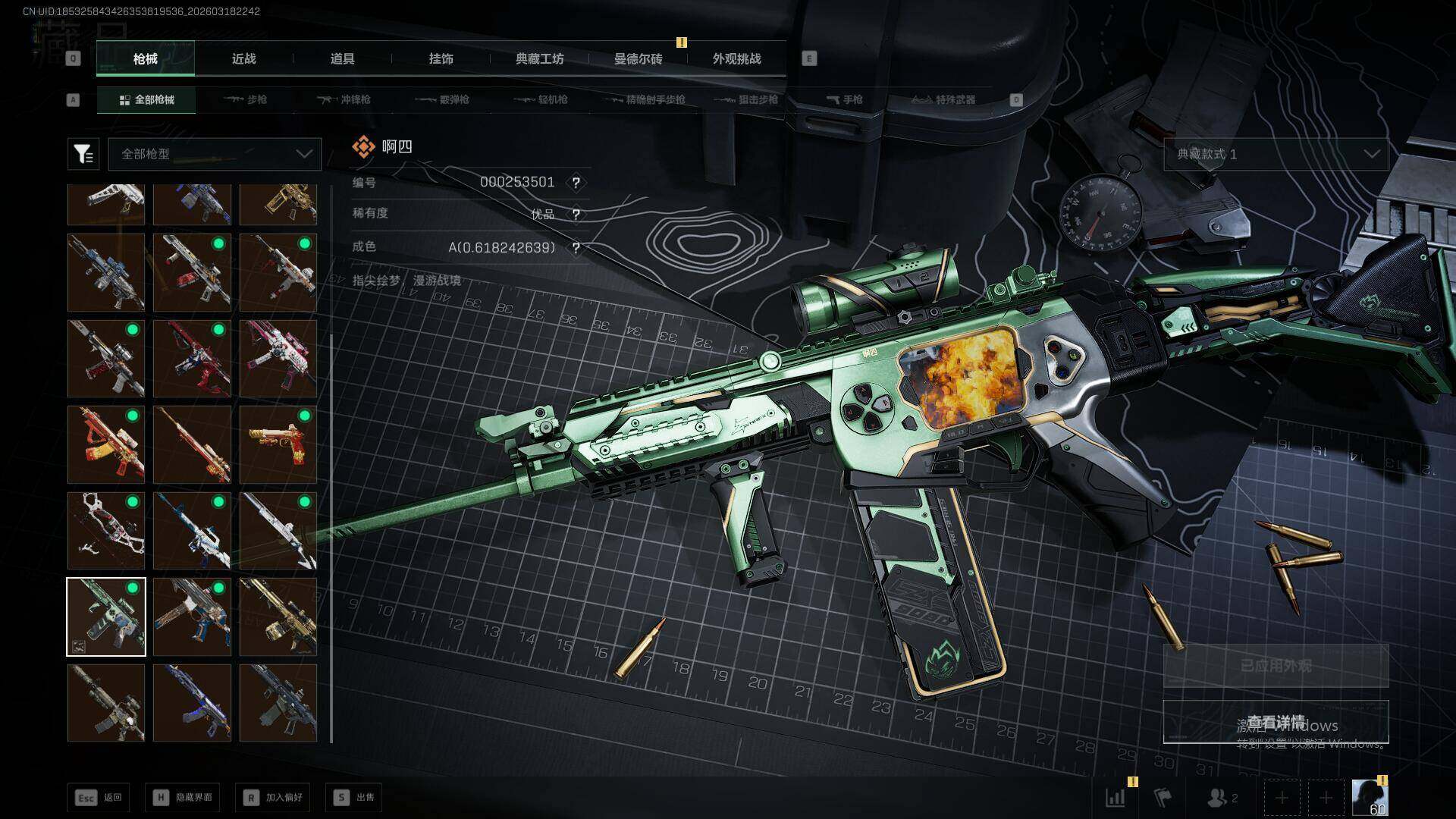The width and height of the screenshot is (1456, 819).
Task: Open the 全部枪型 weapon type dropdown
Action: 215,154
